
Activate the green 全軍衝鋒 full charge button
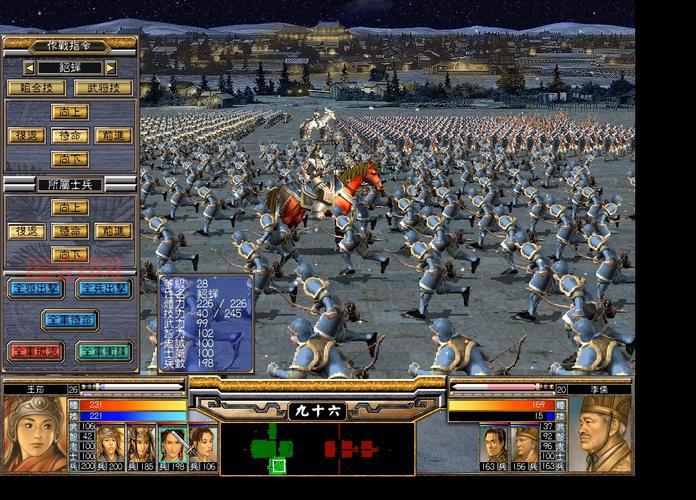coord(103,352)
